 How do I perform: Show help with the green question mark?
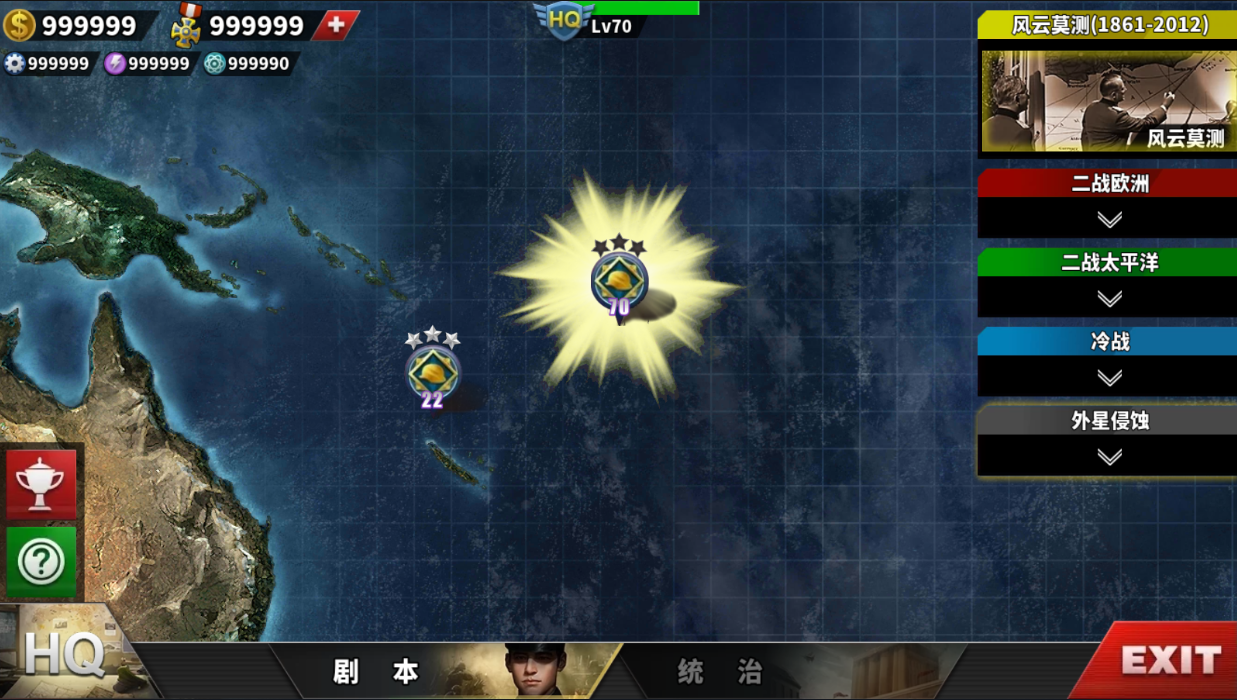coord(41,562)
